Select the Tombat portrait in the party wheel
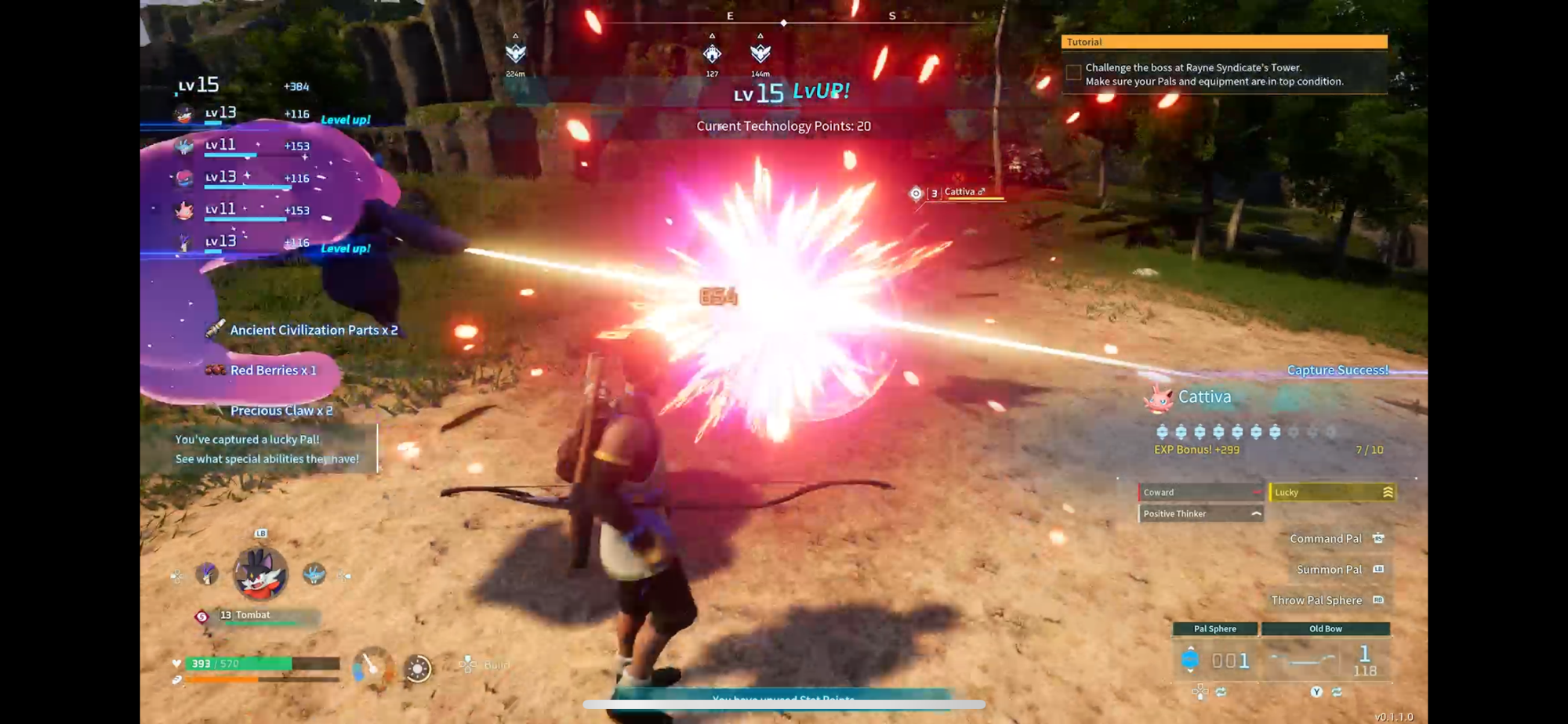 tap(260, 574)
